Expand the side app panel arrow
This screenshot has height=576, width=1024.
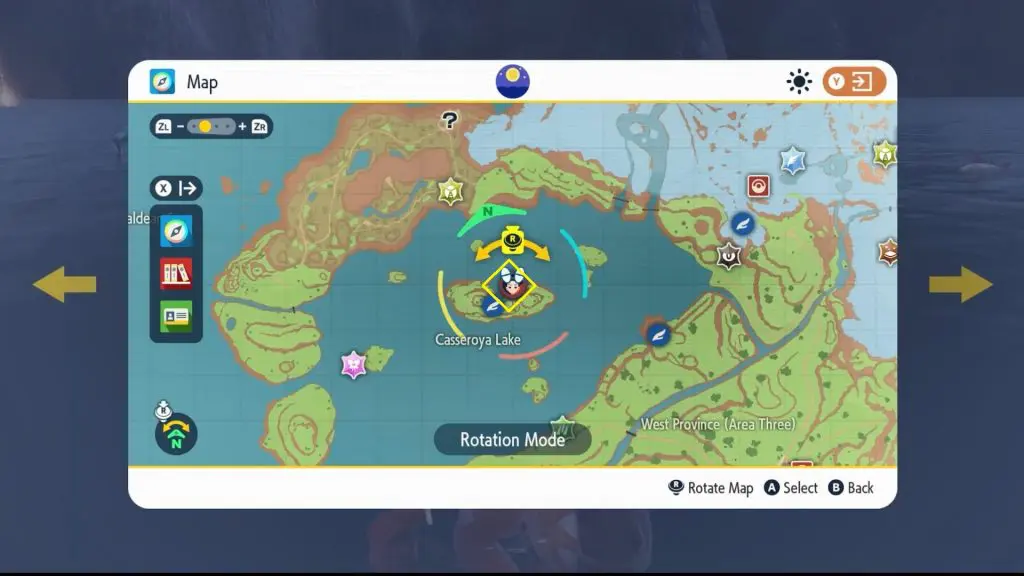point(177,188)
